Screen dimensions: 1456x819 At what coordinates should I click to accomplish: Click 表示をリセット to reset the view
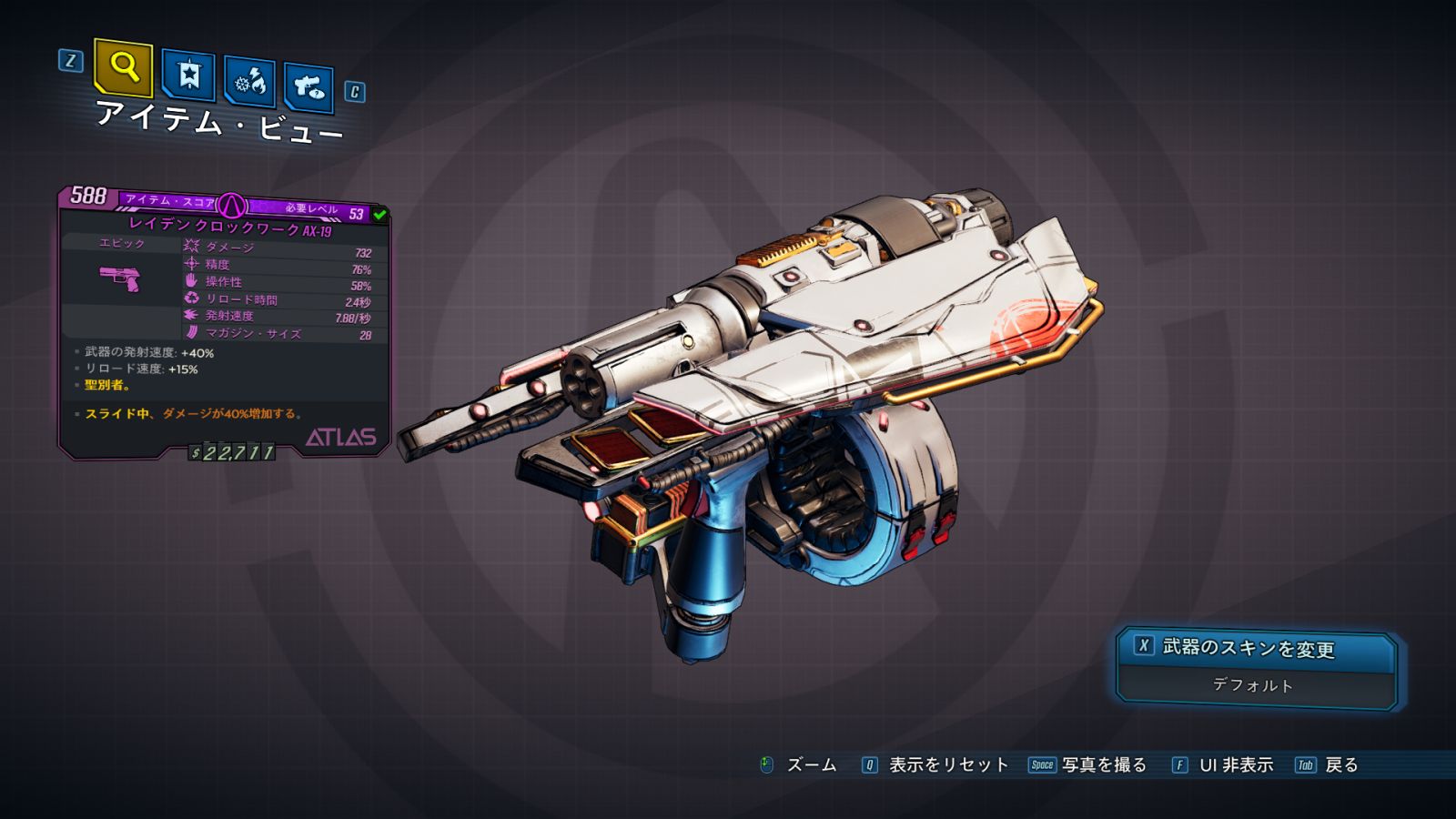tap(947, 765)
